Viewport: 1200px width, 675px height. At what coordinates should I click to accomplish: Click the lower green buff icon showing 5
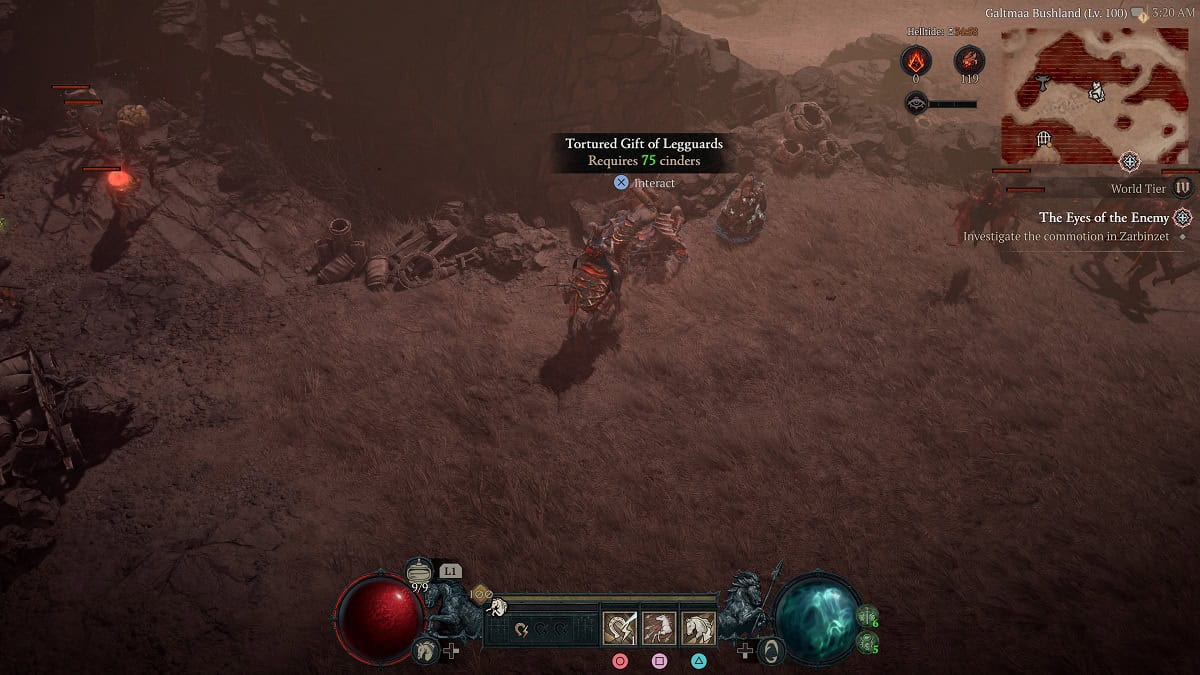[867, 641]
